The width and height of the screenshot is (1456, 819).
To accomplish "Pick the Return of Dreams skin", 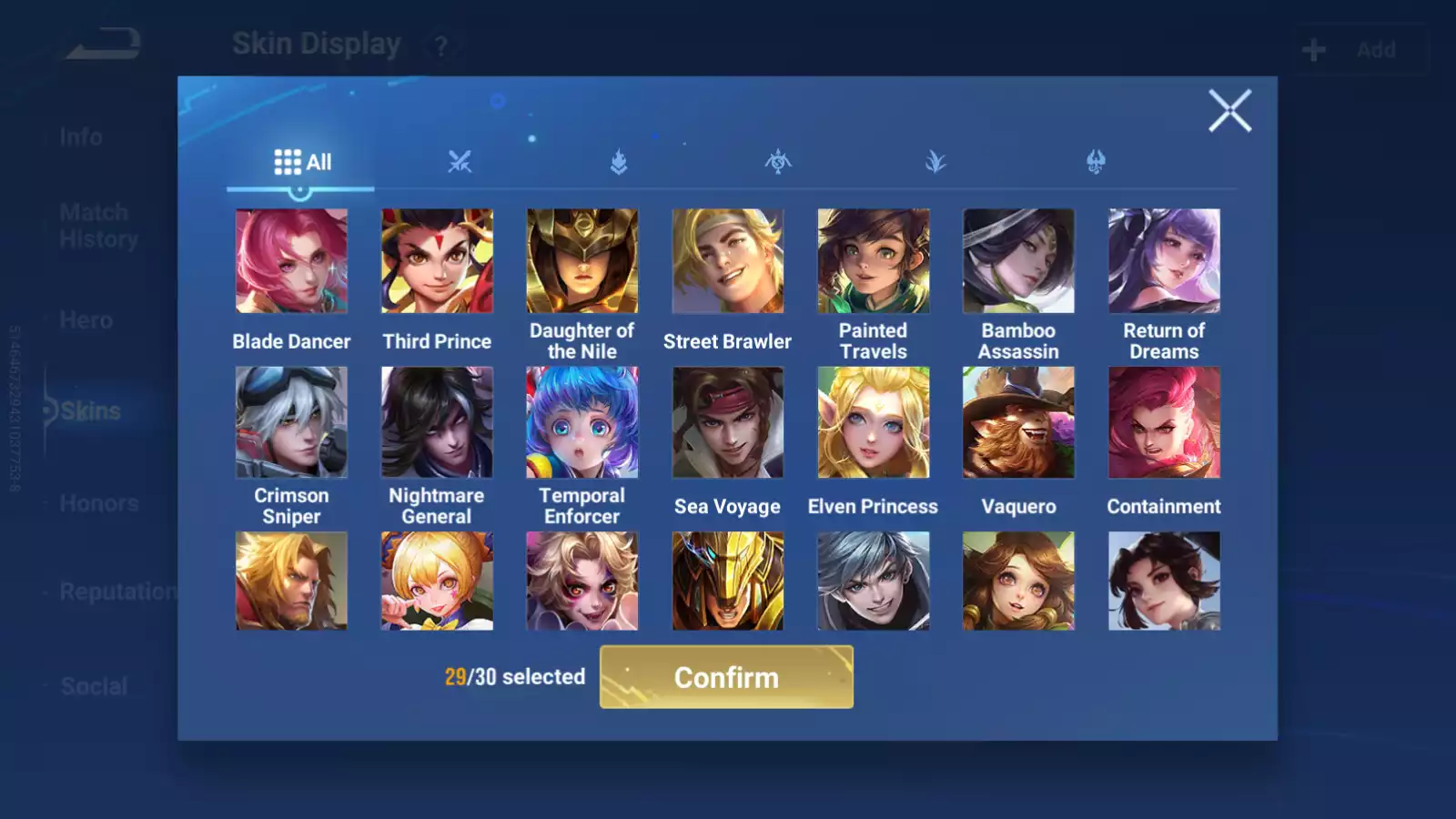I will tap(1164, 261).
